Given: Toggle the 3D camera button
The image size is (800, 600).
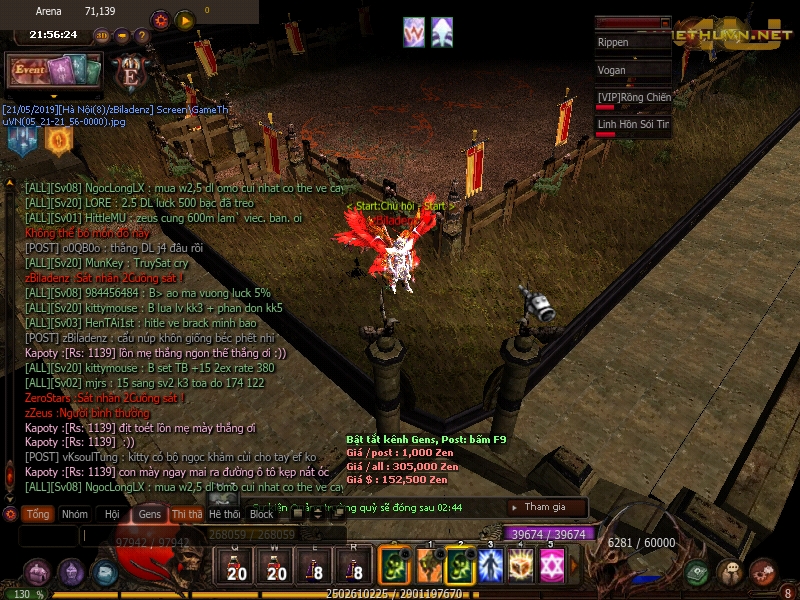Looking at the screenshot, I should pyautogui.click(x=101, y=36).
